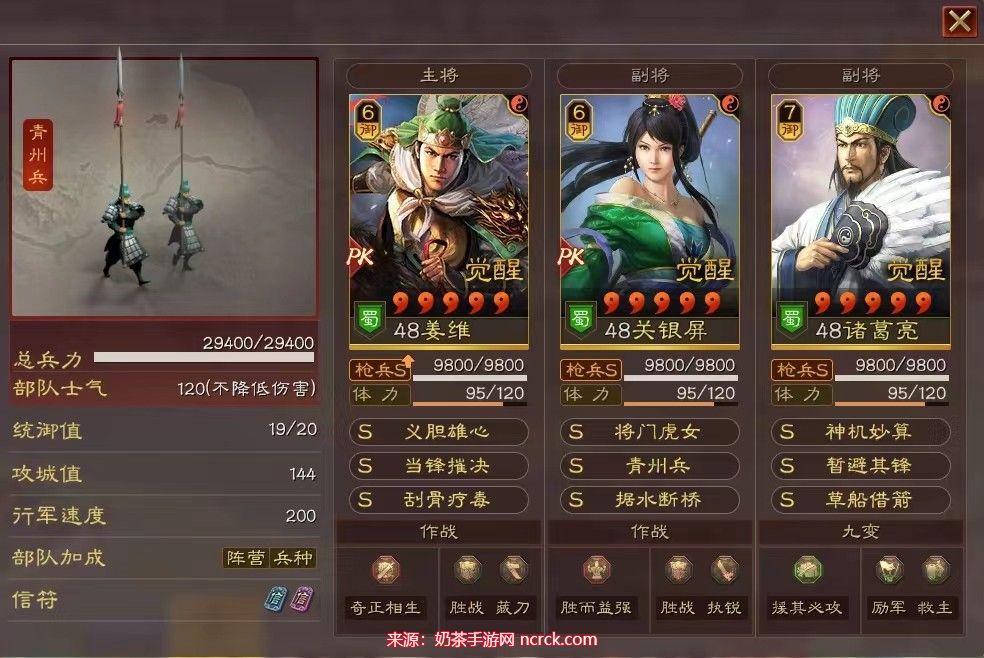Show the 暂避其锋 skill details

861,465
